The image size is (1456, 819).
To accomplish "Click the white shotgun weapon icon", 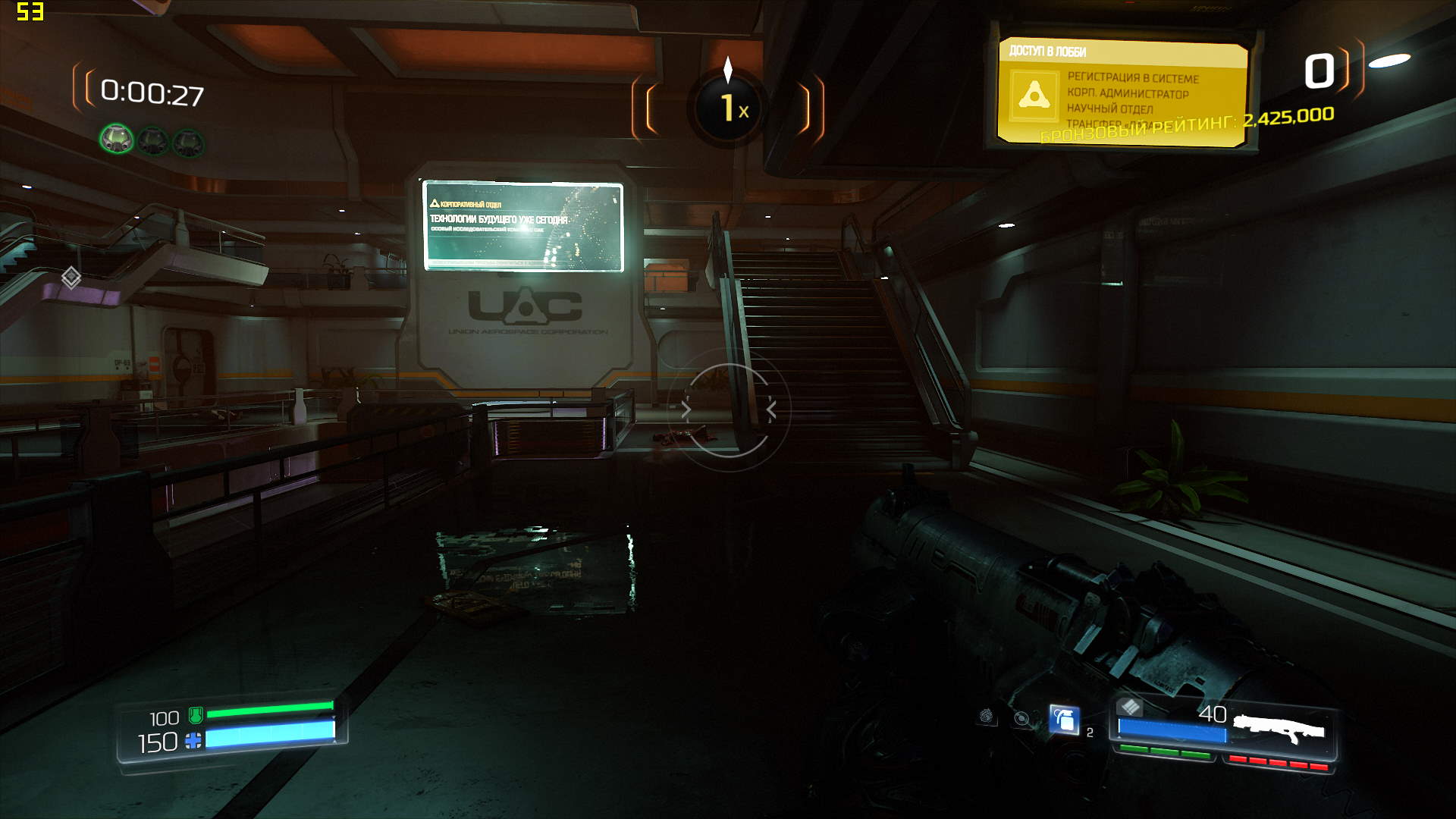I will [1279, 729].
